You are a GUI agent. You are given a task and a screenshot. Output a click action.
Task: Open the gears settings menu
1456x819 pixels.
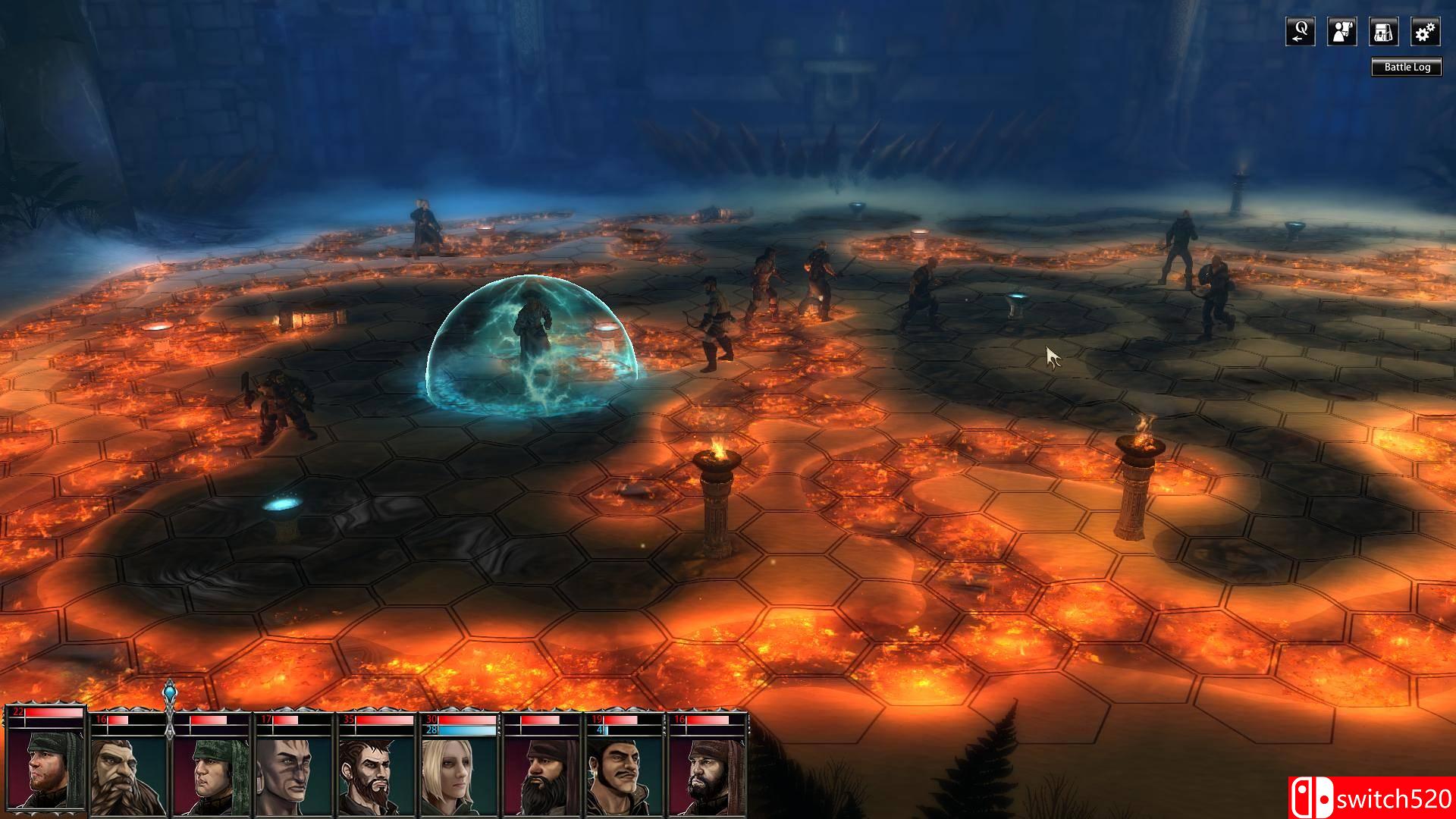click(x=1425, y=32)
